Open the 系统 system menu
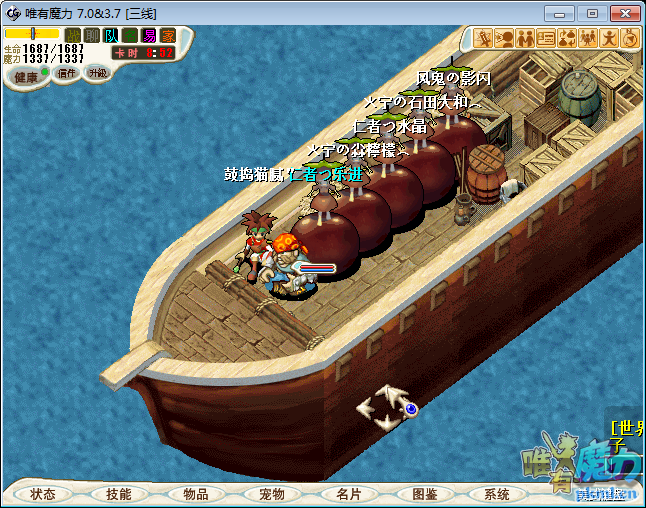This screenshot has width=646, height=508. click(x=497, y=494)
